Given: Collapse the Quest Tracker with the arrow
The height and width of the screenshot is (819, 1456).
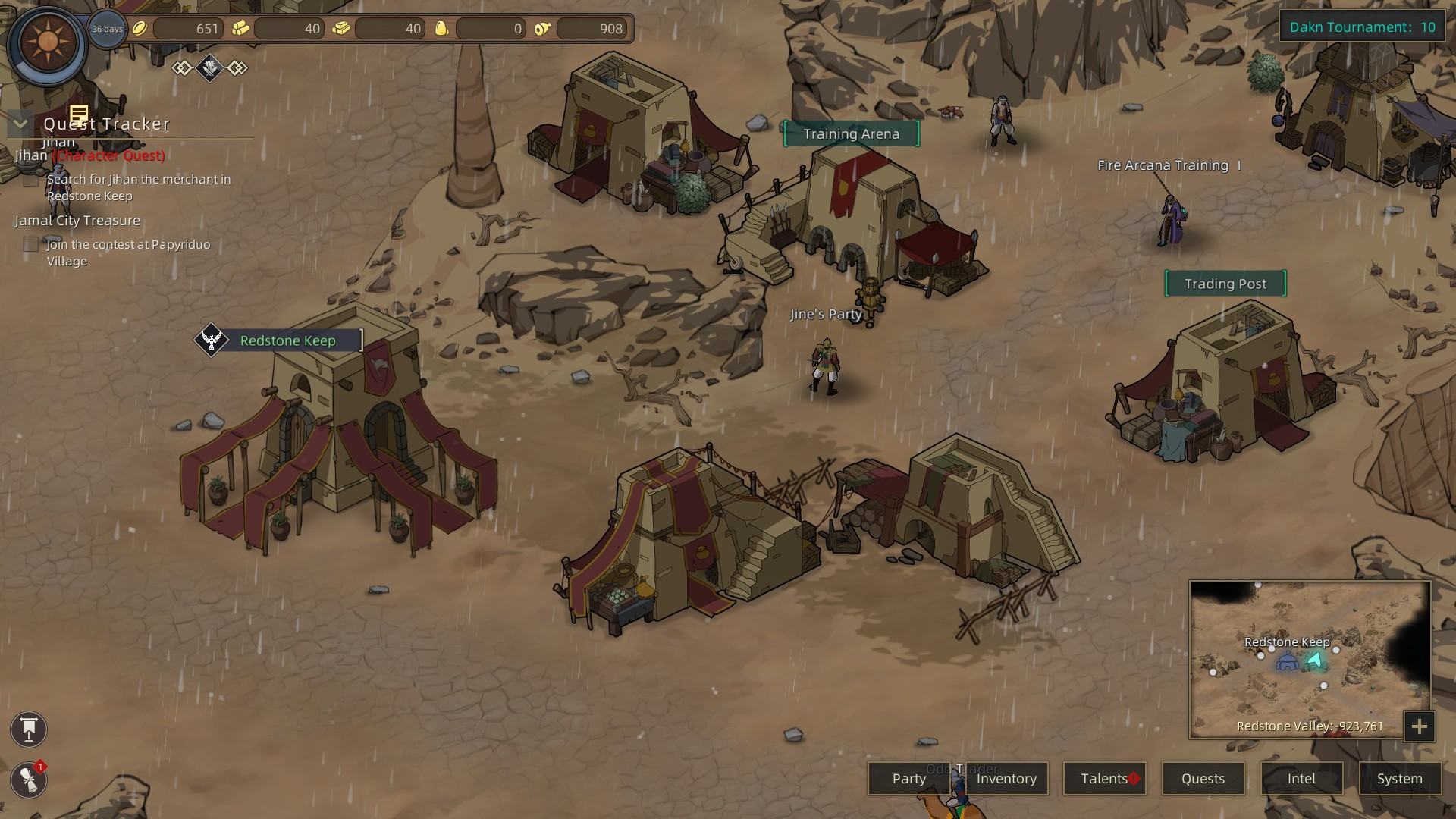Looking at the screenshot, I should 20,124.
